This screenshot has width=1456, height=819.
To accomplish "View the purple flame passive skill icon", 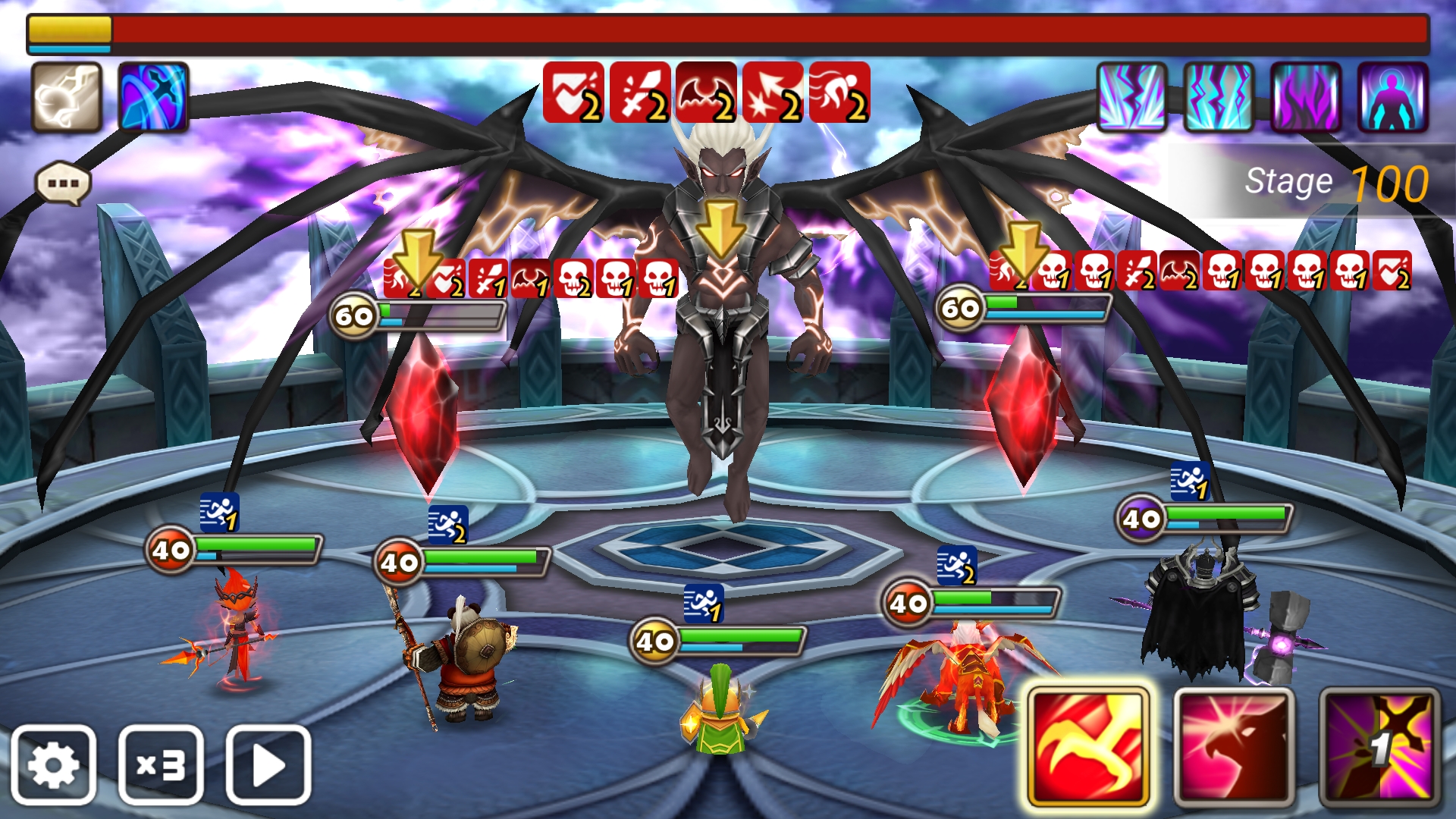I will (1306, 97).
